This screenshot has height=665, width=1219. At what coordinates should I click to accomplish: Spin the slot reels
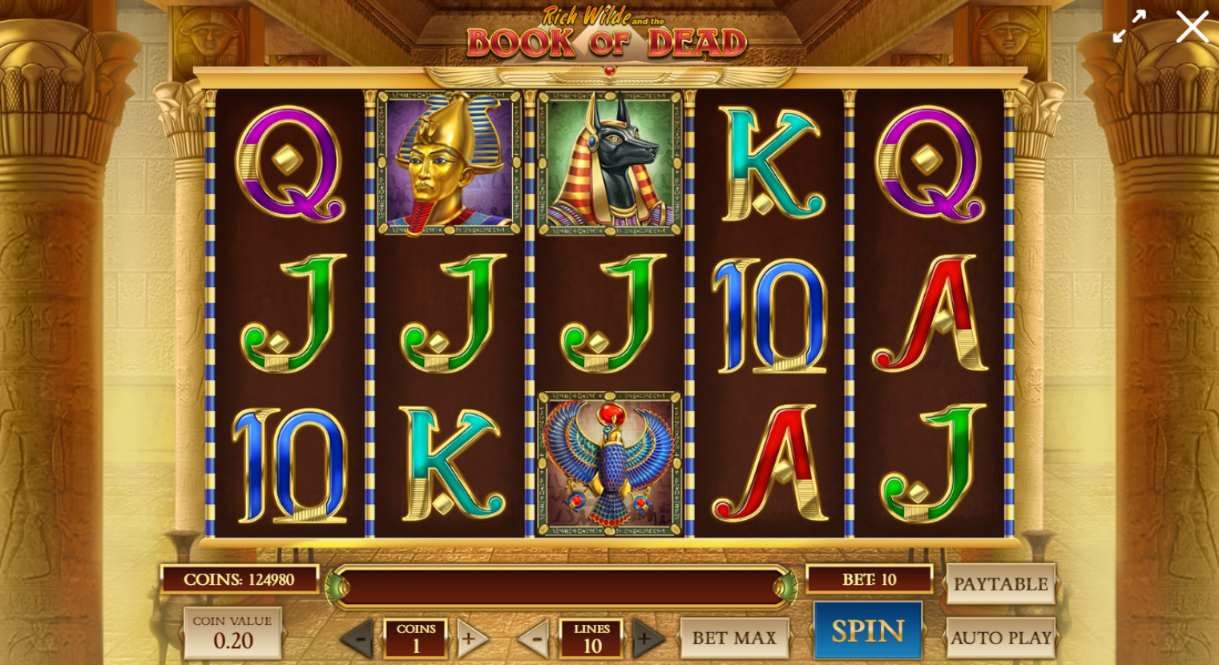click(867, 631)
